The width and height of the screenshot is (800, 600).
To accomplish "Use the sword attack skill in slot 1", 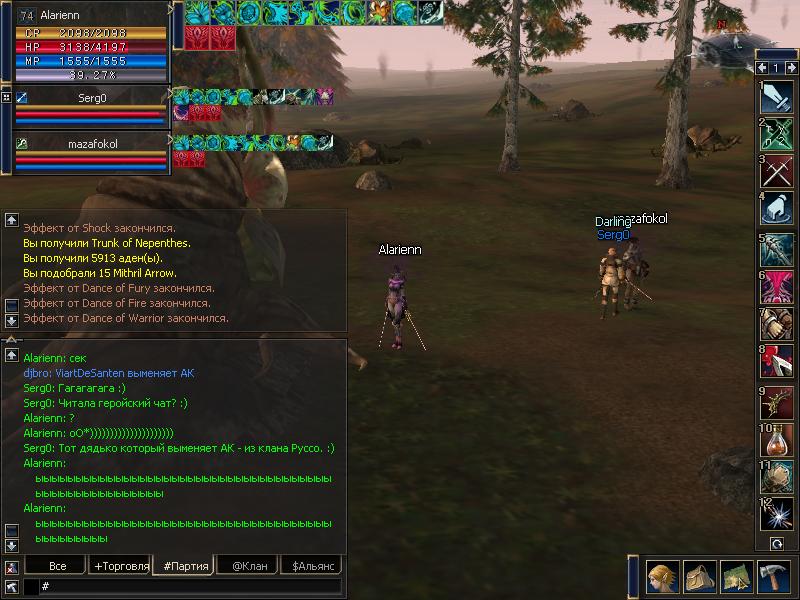I will click(776, 97).
